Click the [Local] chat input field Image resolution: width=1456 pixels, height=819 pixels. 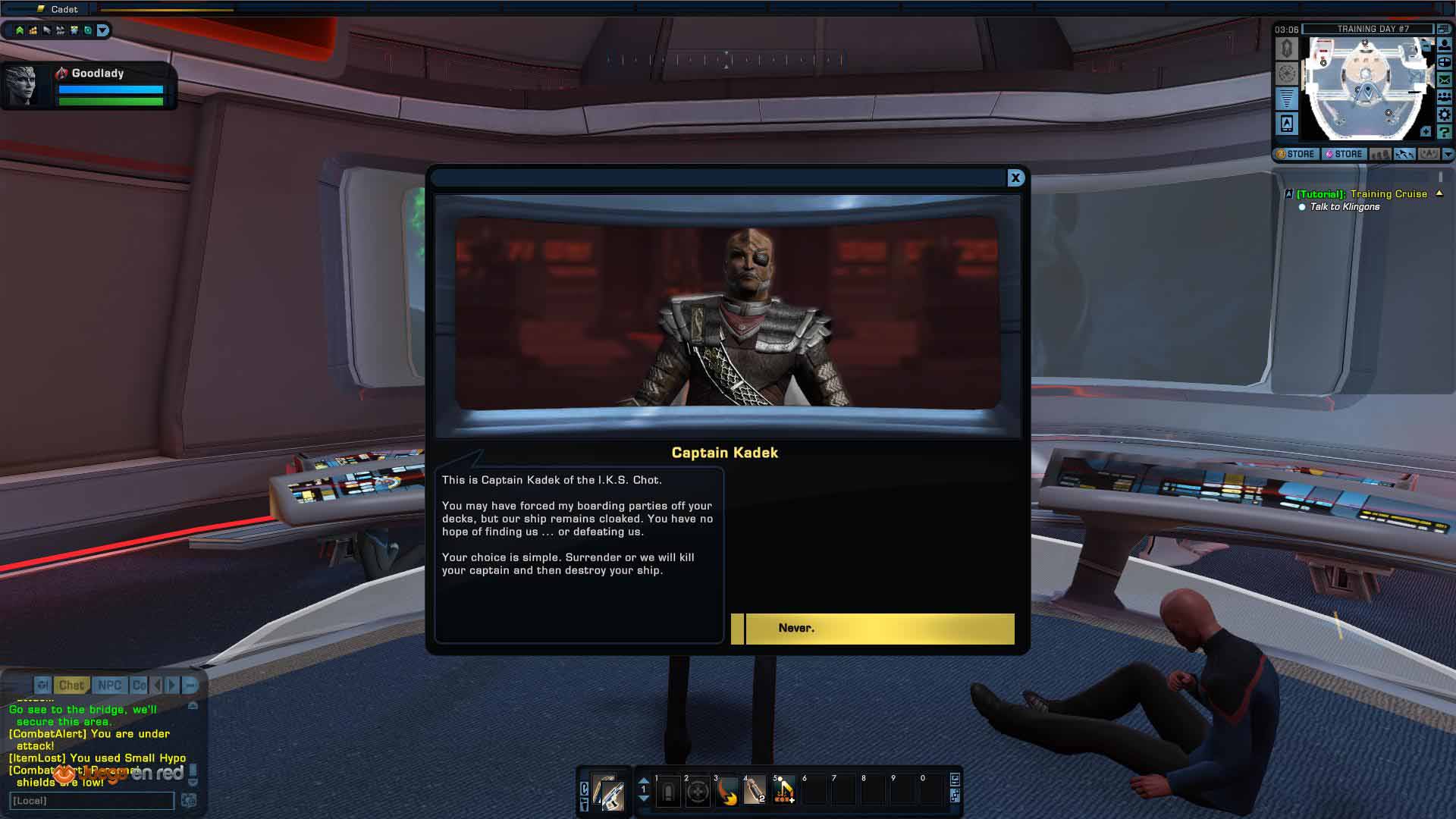[92, 801]
